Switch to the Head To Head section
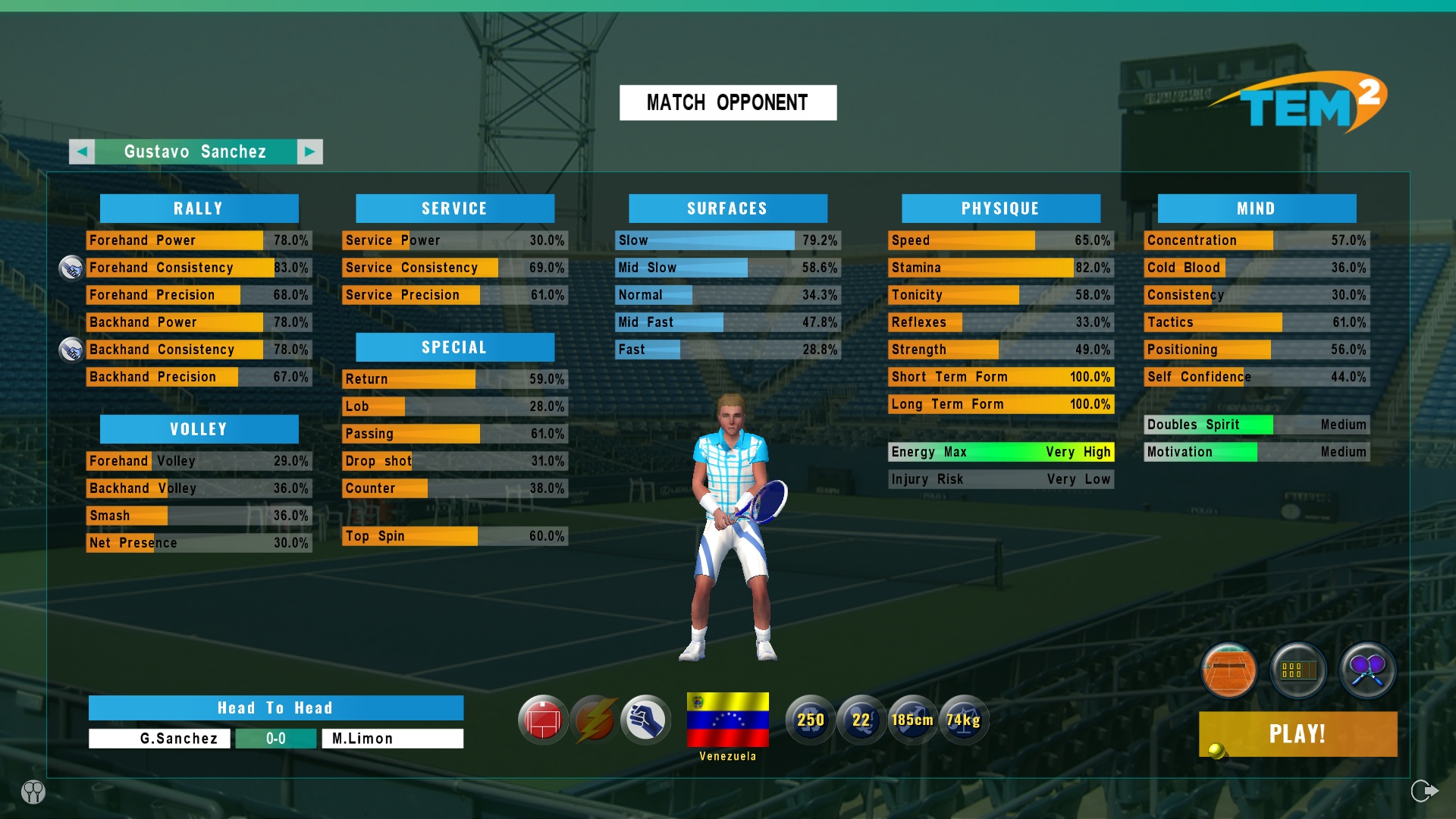 [x=275, y=708]
